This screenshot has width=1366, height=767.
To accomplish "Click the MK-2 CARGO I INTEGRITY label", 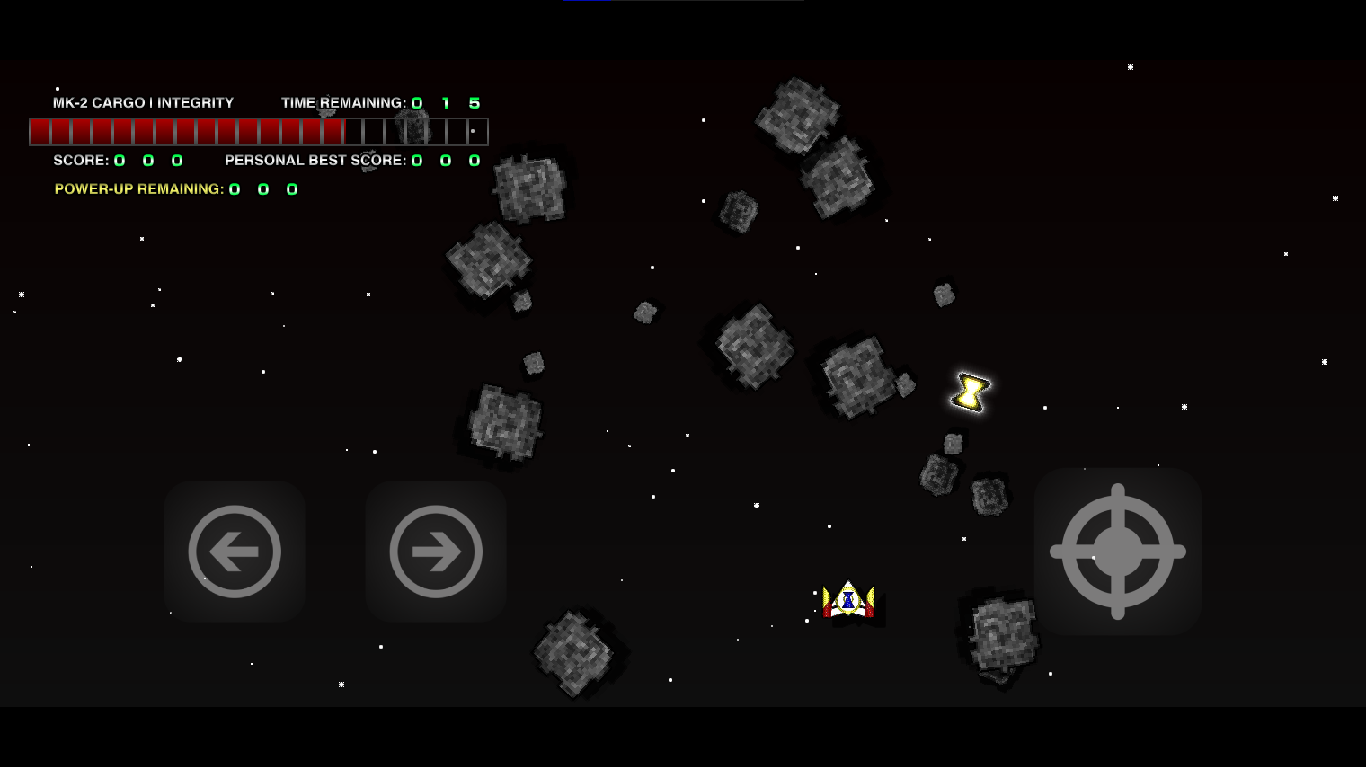I will [143, 102].
